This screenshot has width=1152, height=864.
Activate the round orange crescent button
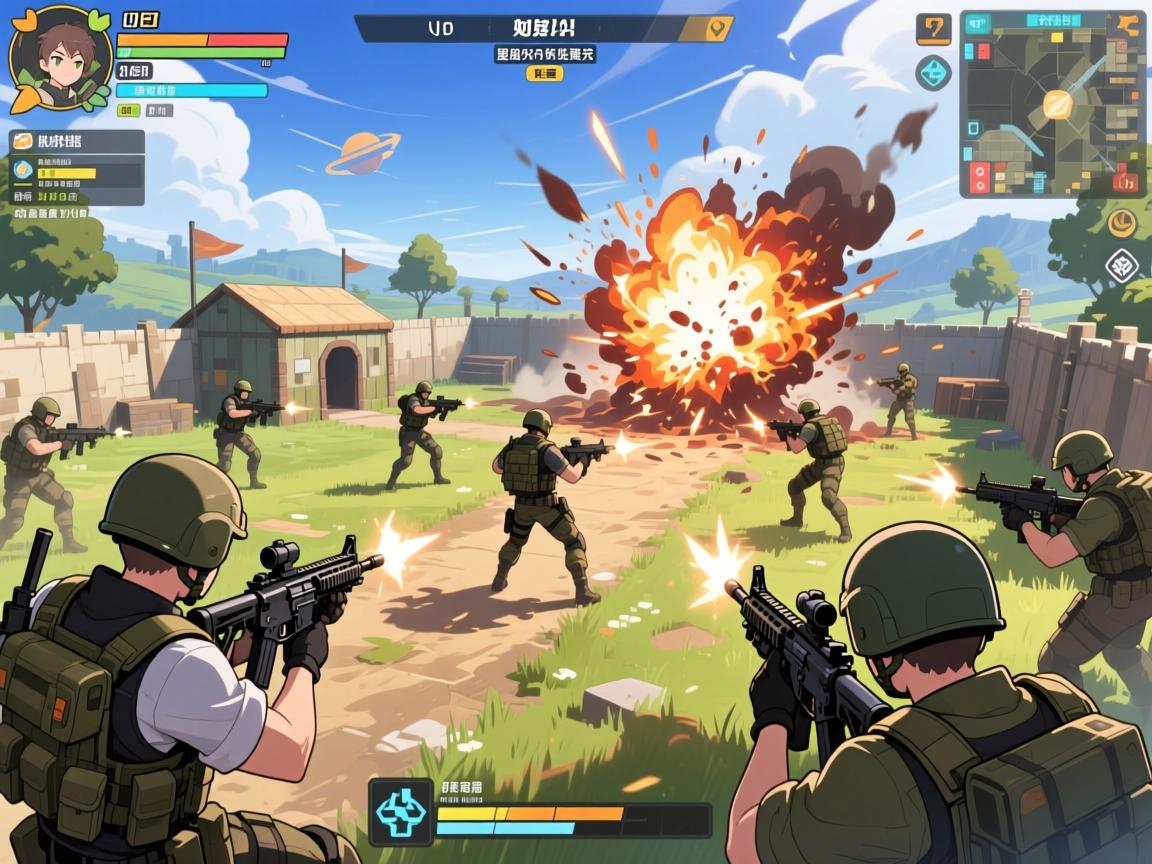click(1121, 222)
